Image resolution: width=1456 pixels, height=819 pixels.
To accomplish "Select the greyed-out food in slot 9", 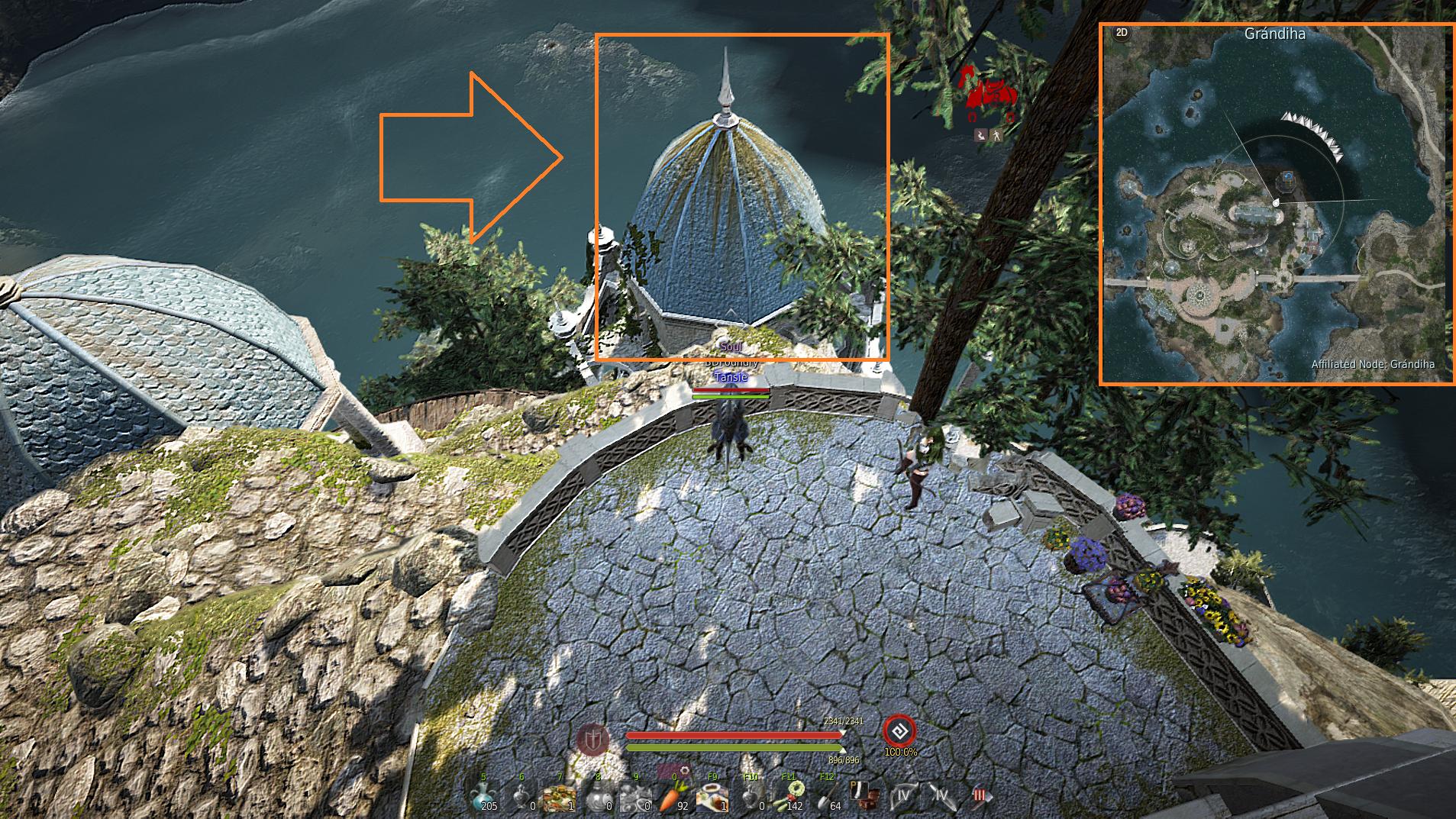I will (x=635, y=797).
